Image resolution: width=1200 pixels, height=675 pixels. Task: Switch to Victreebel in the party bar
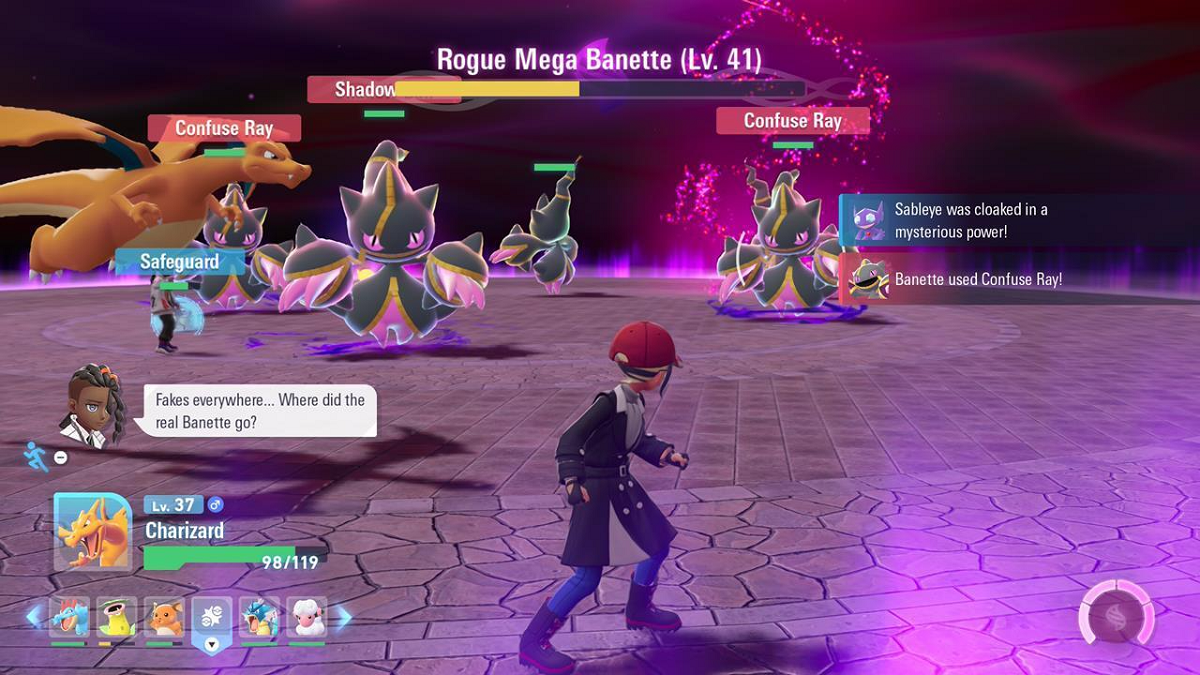(116, 618)
